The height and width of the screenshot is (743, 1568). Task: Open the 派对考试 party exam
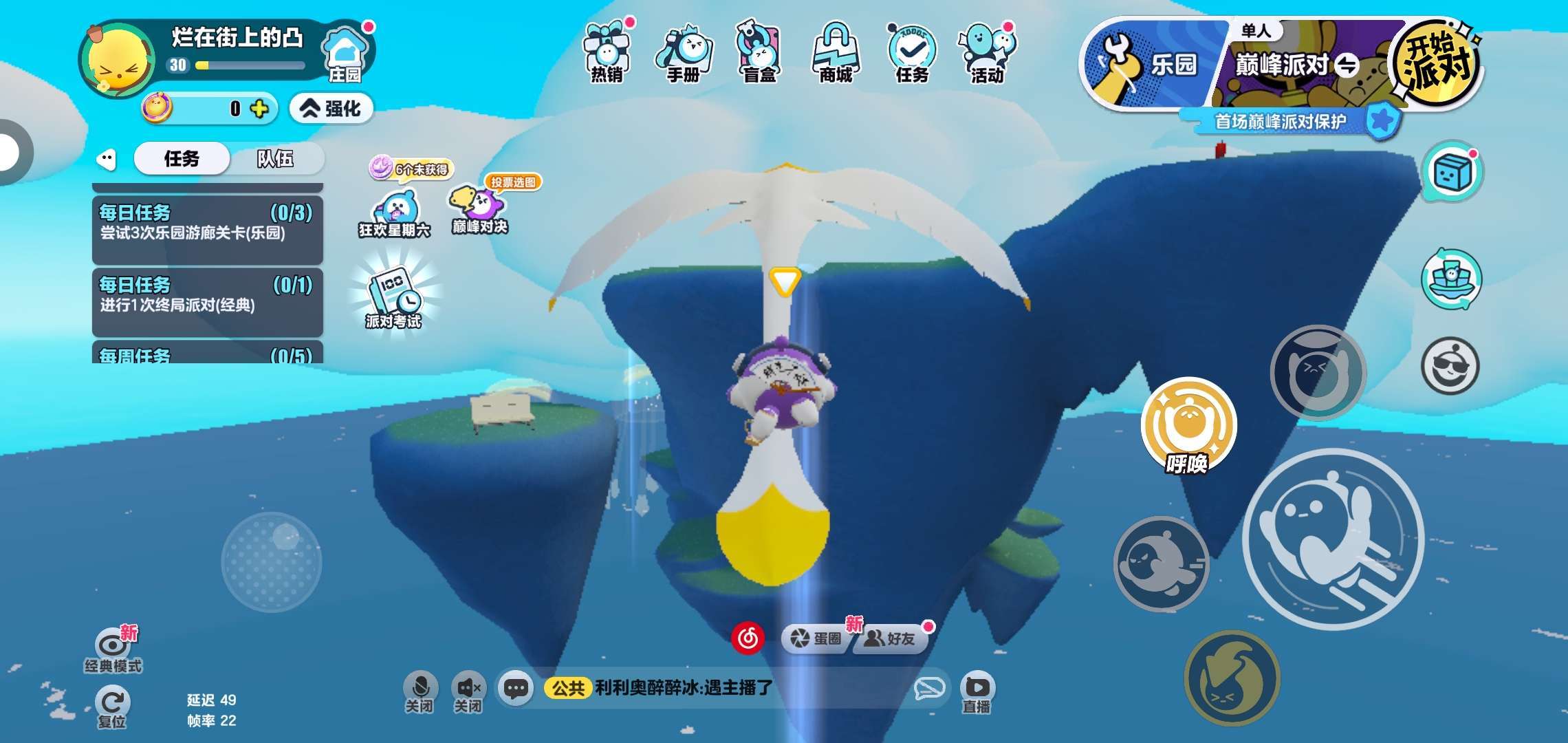point(393,297)
